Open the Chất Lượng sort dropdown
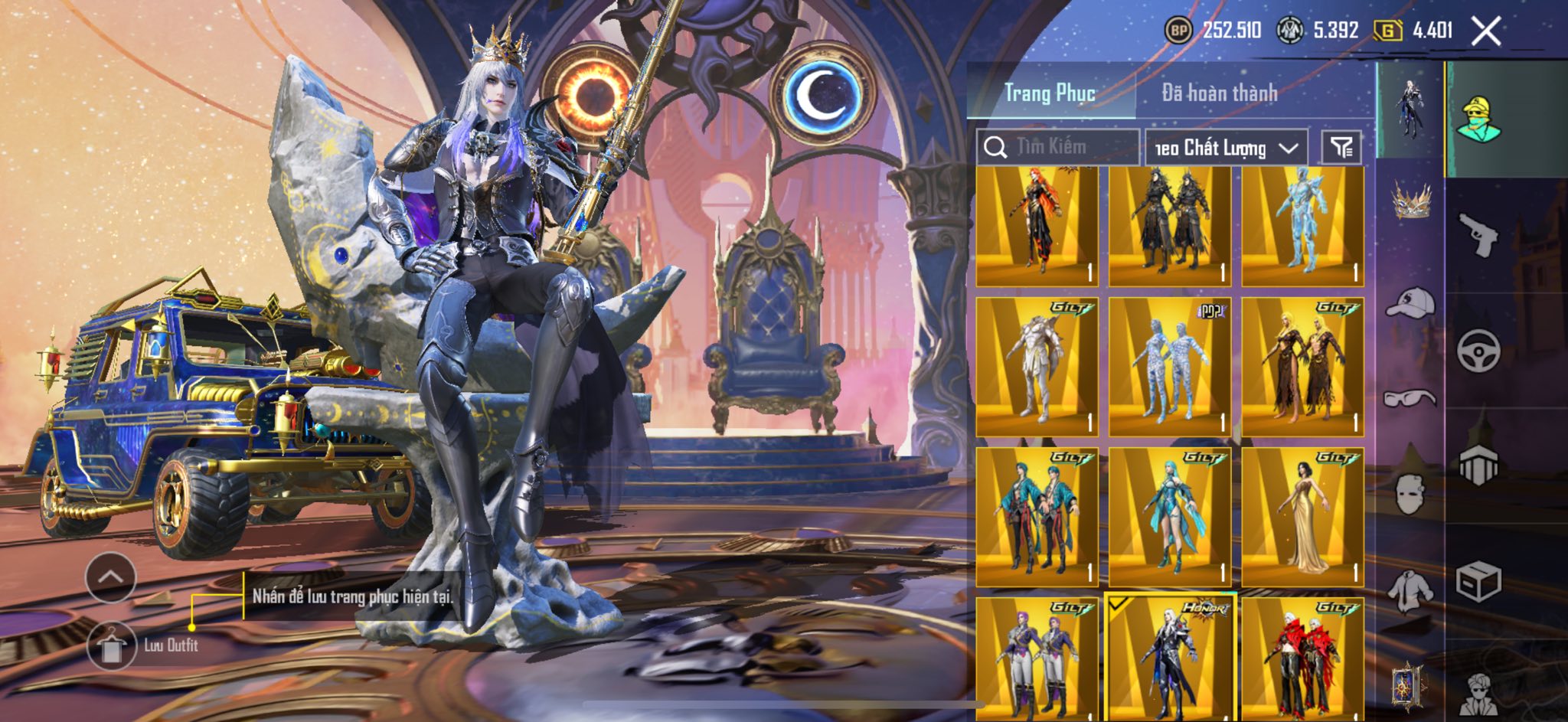Viewport: 1568px width, 722px height. tap(1226, 148)
